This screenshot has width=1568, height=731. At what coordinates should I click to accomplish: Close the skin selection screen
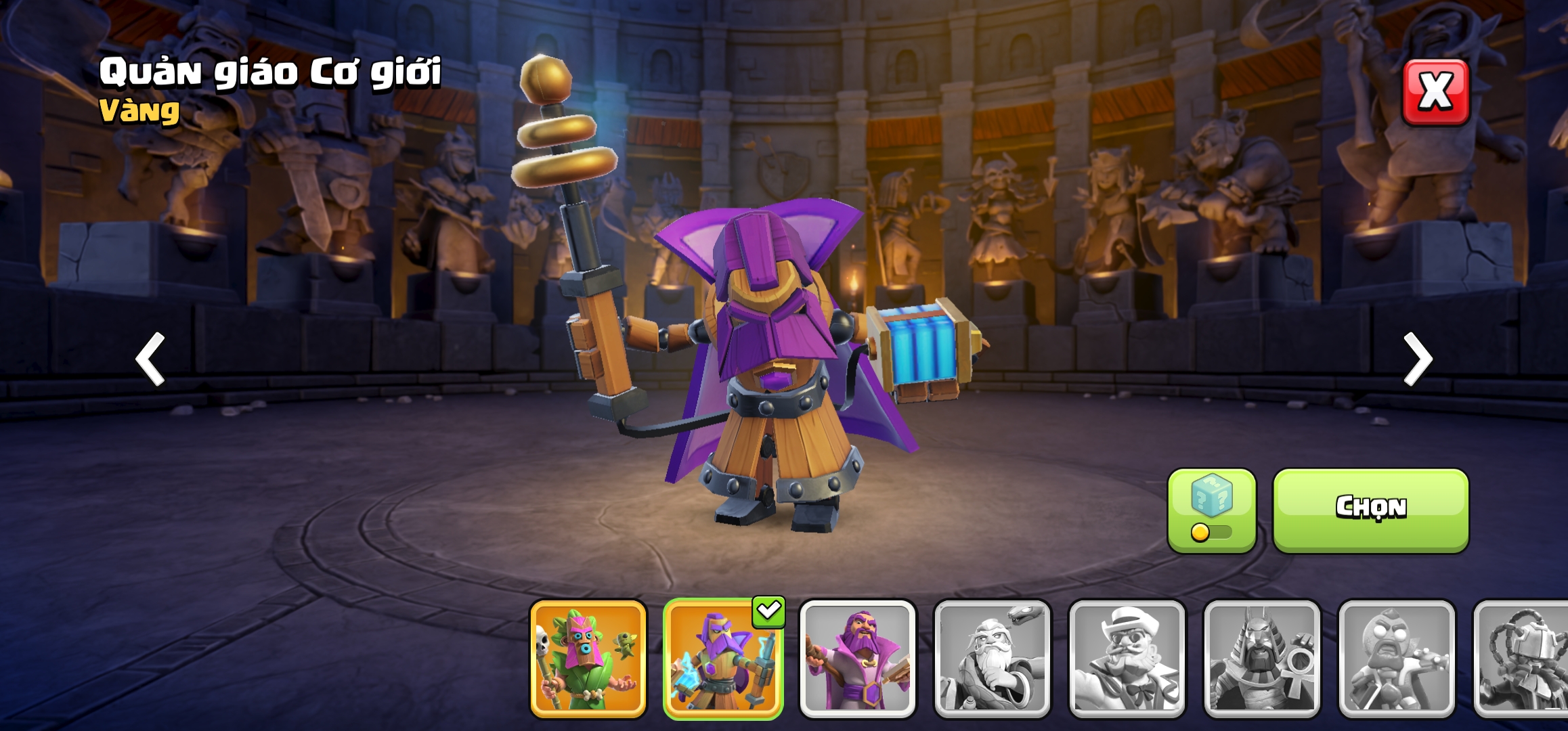pos(1435,92)
